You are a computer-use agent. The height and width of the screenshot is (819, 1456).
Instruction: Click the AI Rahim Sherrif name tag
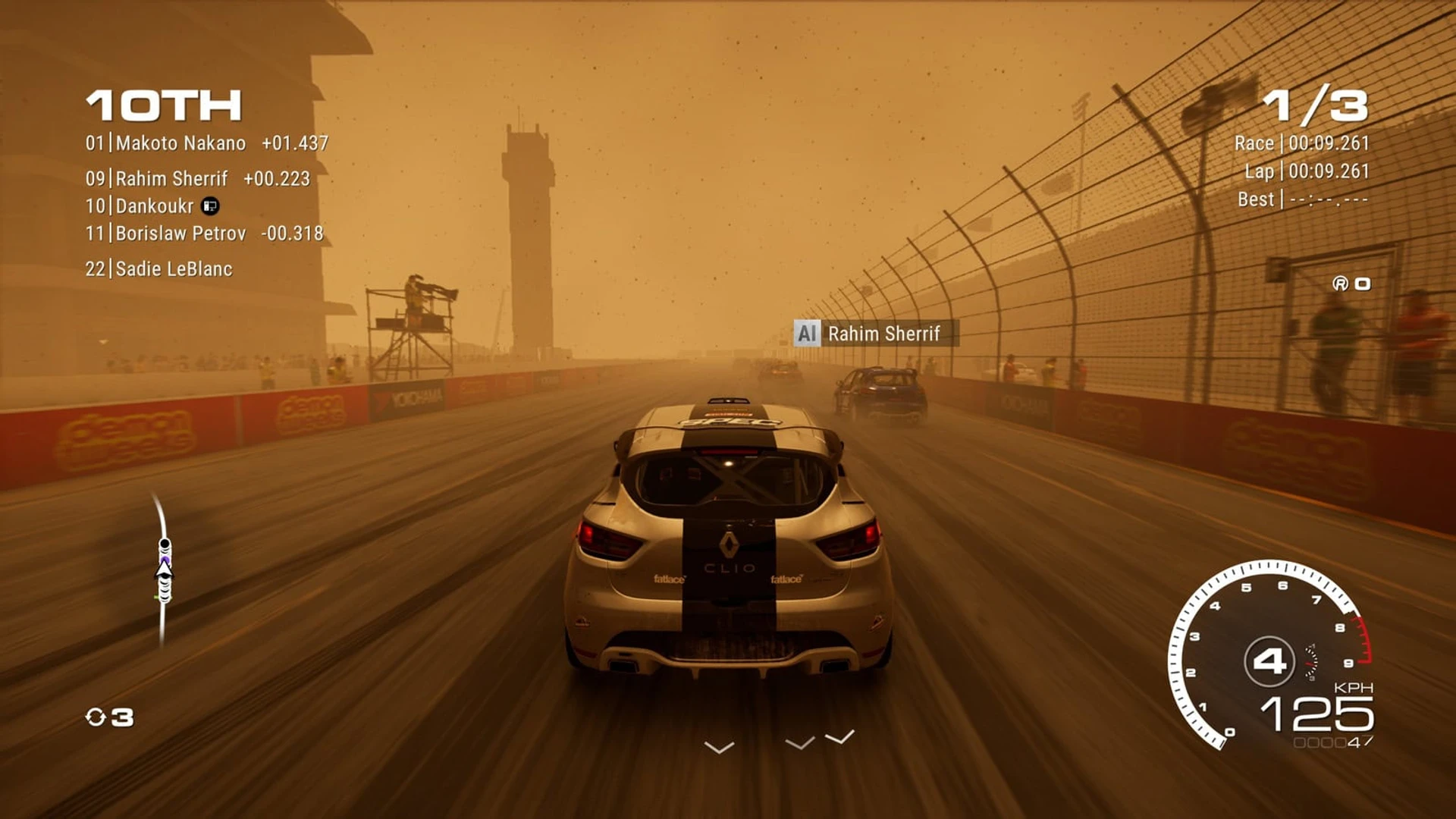(x=876, y=334)
